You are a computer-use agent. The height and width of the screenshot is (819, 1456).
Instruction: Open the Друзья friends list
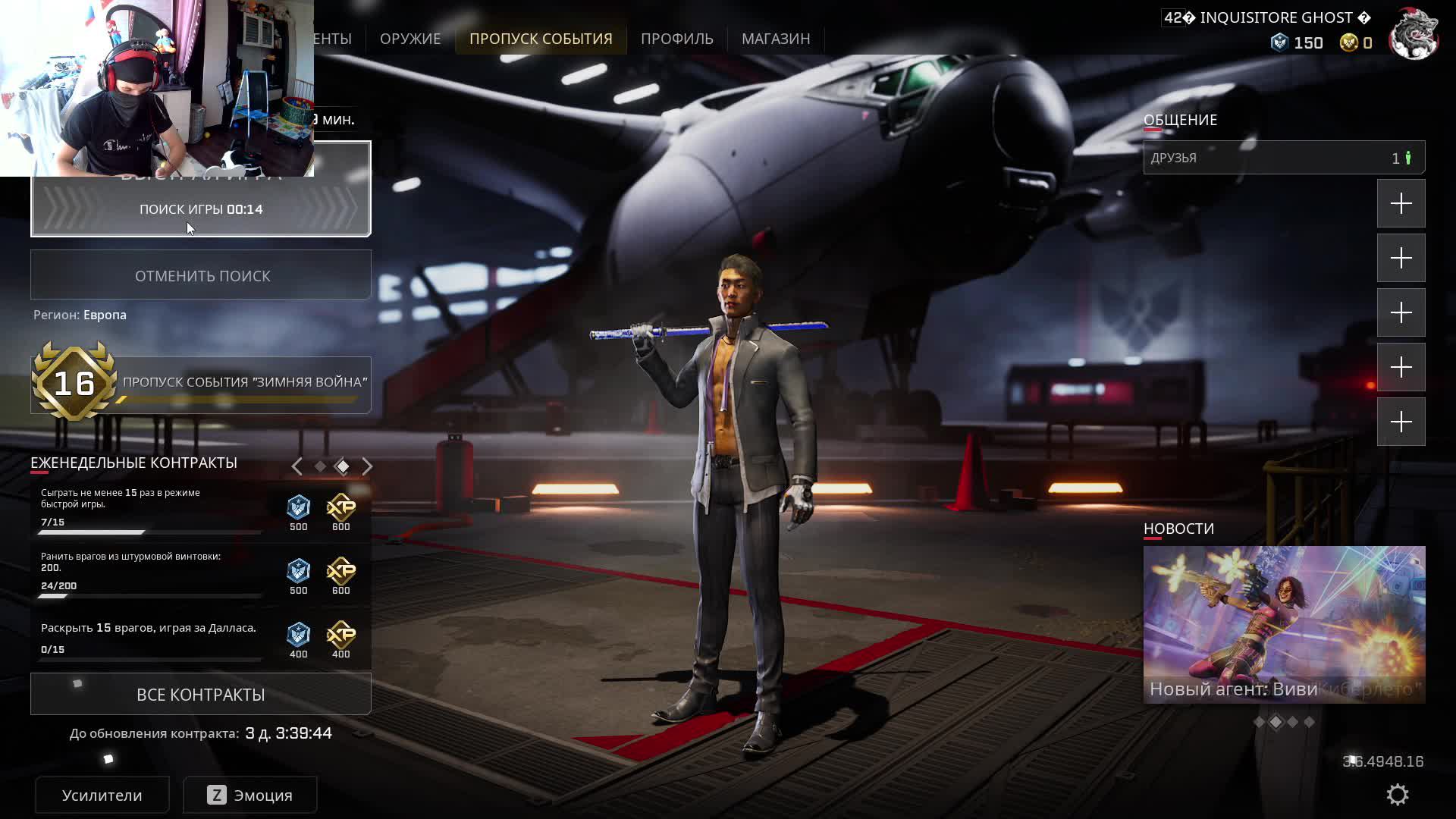(1283, 158)
